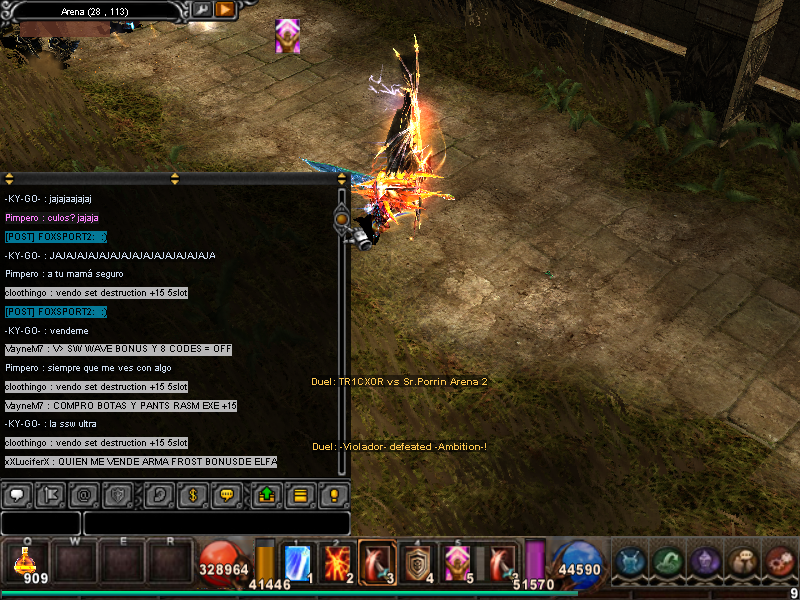The width and height of the screenshot is (800, 600).
Task: Click the yellow exclamation mark button
Action: (x=334, y=494)
